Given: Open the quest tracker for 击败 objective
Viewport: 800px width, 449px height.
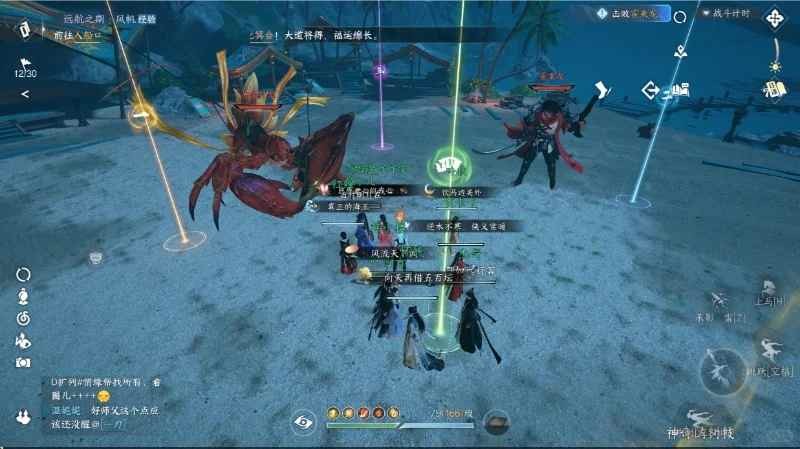Looking at the screenshot, I should point(630,13).
